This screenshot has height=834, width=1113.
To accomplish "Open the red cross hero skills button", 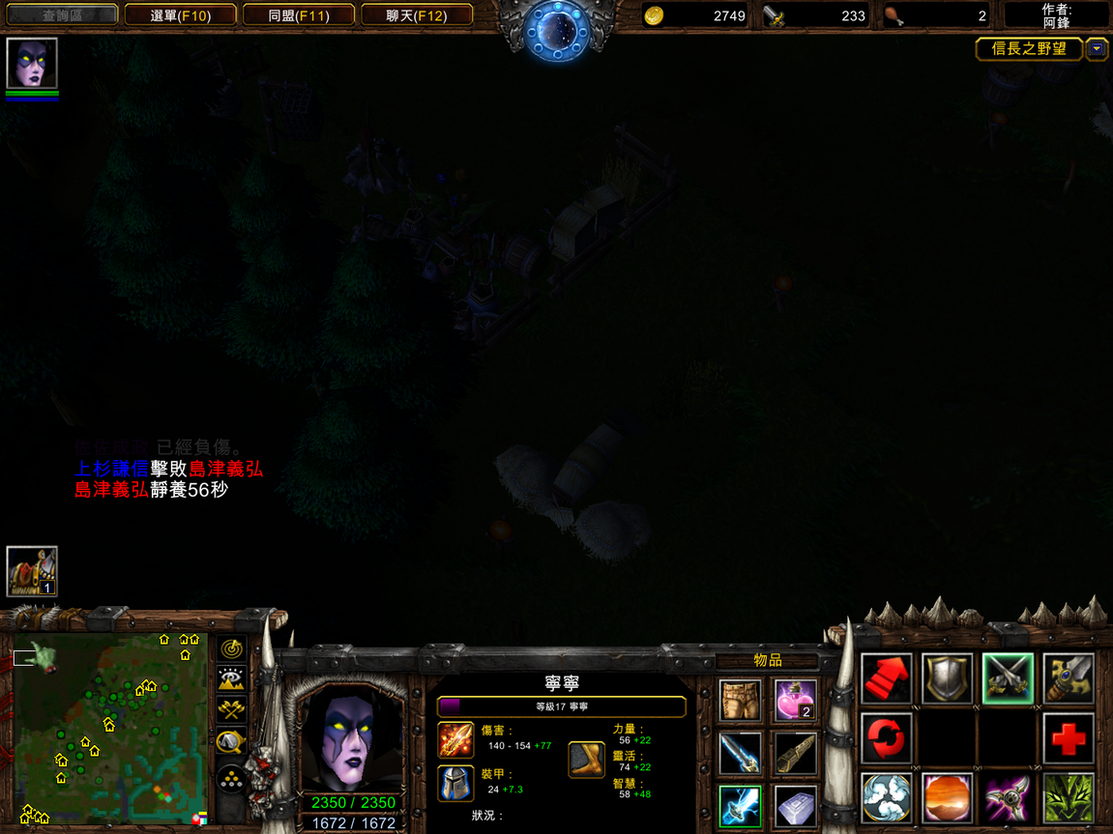I will click(x=1068, y=738).
